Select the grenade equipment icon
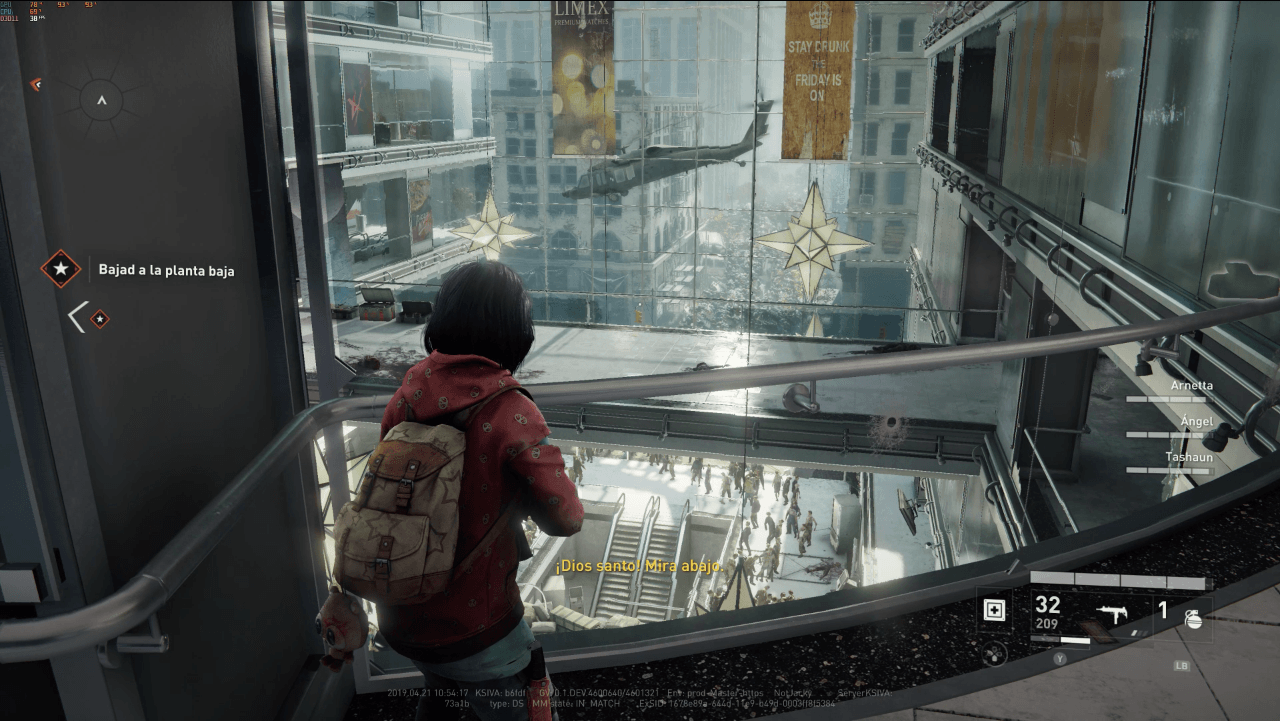Viewport: 1280px width, 721px height. coord(1193,617)
